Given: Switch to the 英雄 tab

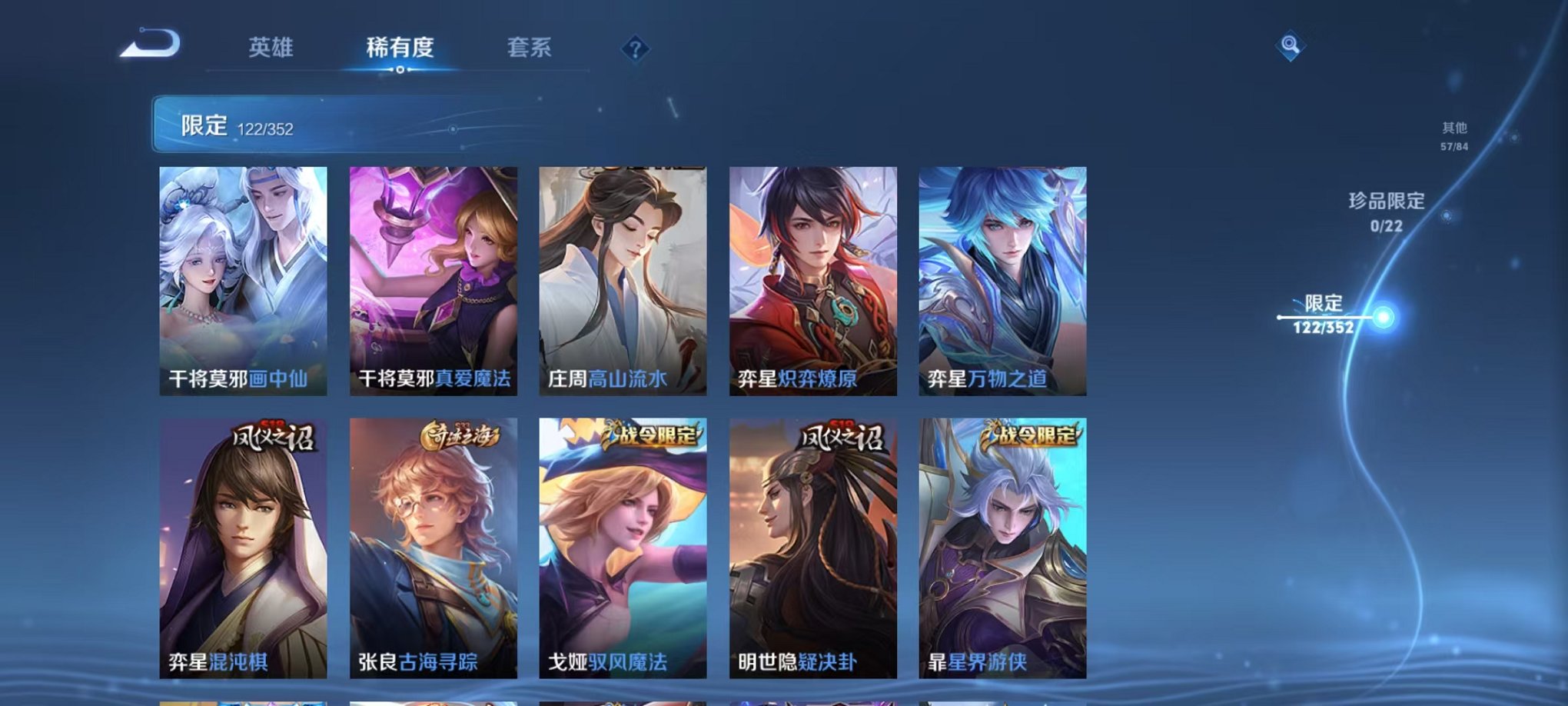Looking at the screenshot, I should click(273, 48).
